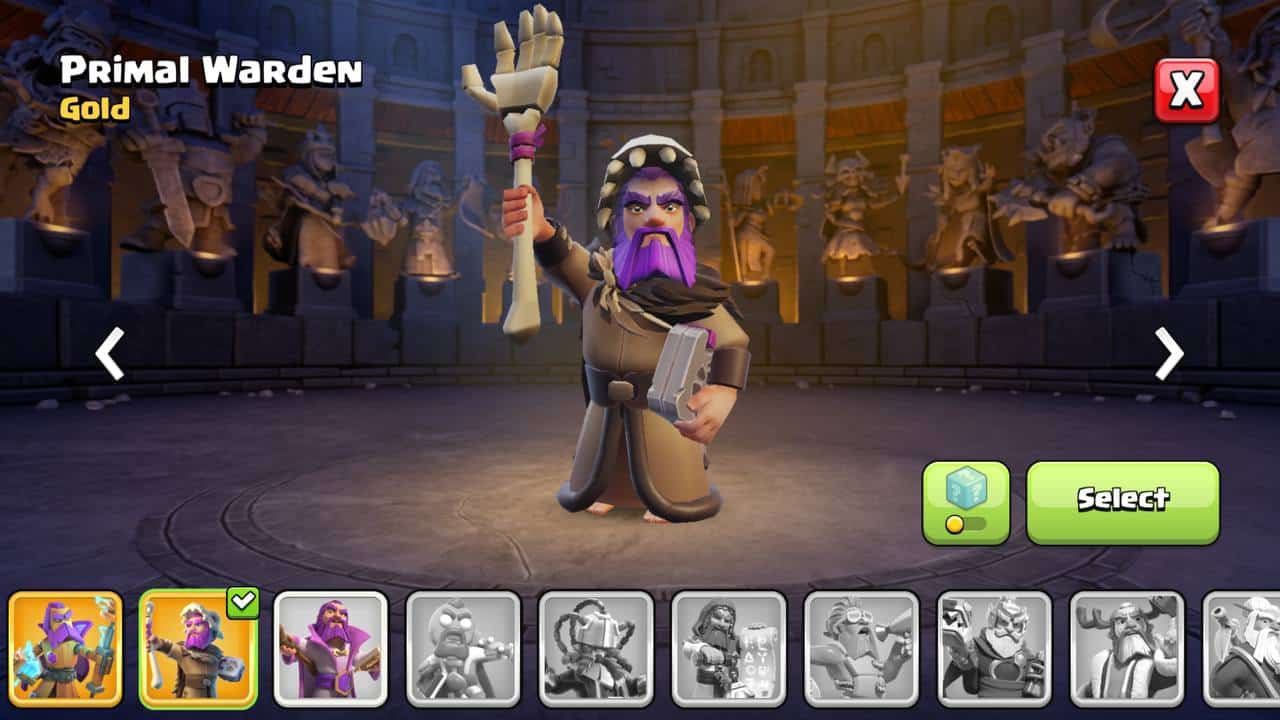Image resolution: width=1280 pixels, height=720 pixels.
Task: Toggle the blue cube random skin button
Action: click(965, 502)
